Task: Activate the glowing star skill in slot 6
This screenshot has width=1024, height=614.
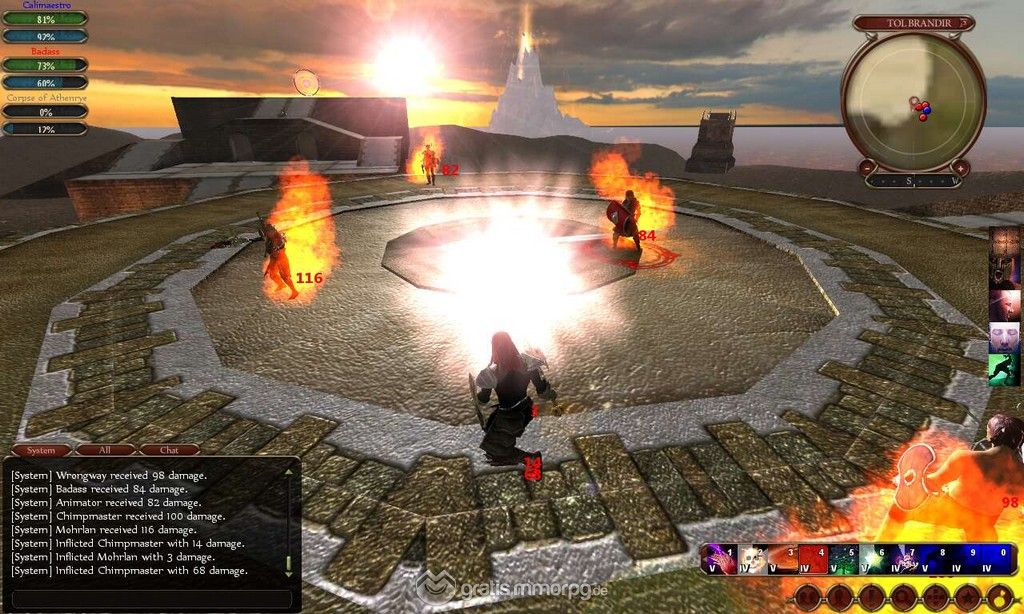Action: point(876,559)
